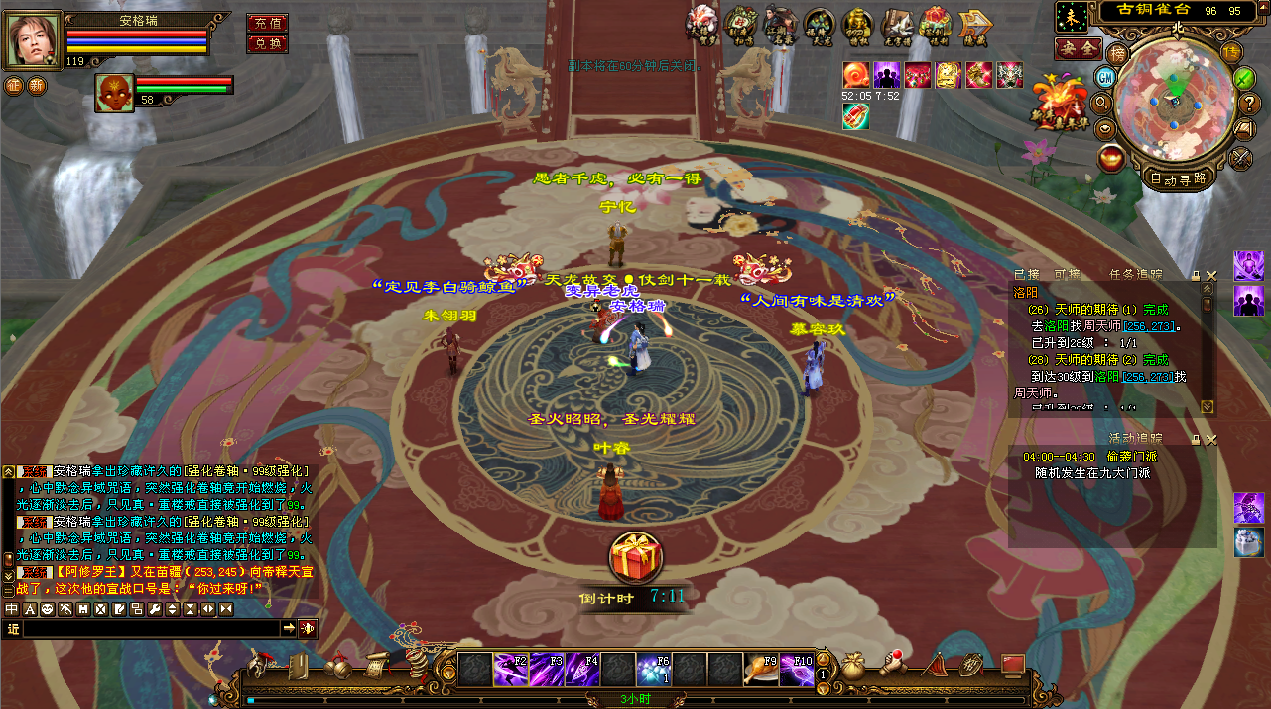The image size is (1271, 709).
Task: Use the roast chicken item in F9 slot
Action: coord(760,669)
